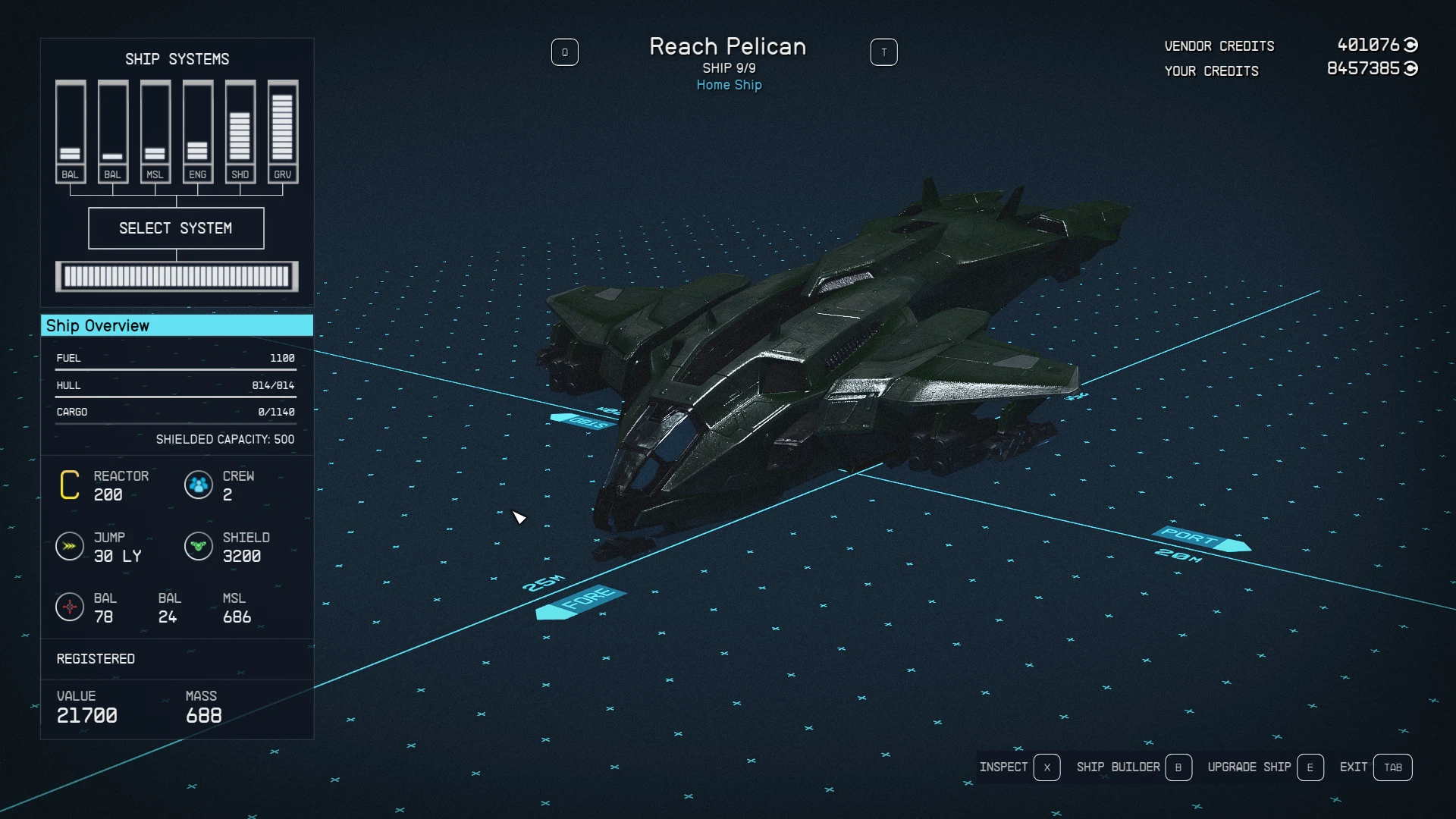1456x819 pixels.
Task: Open the Ship Overview panel header
Action: [177, 325]
